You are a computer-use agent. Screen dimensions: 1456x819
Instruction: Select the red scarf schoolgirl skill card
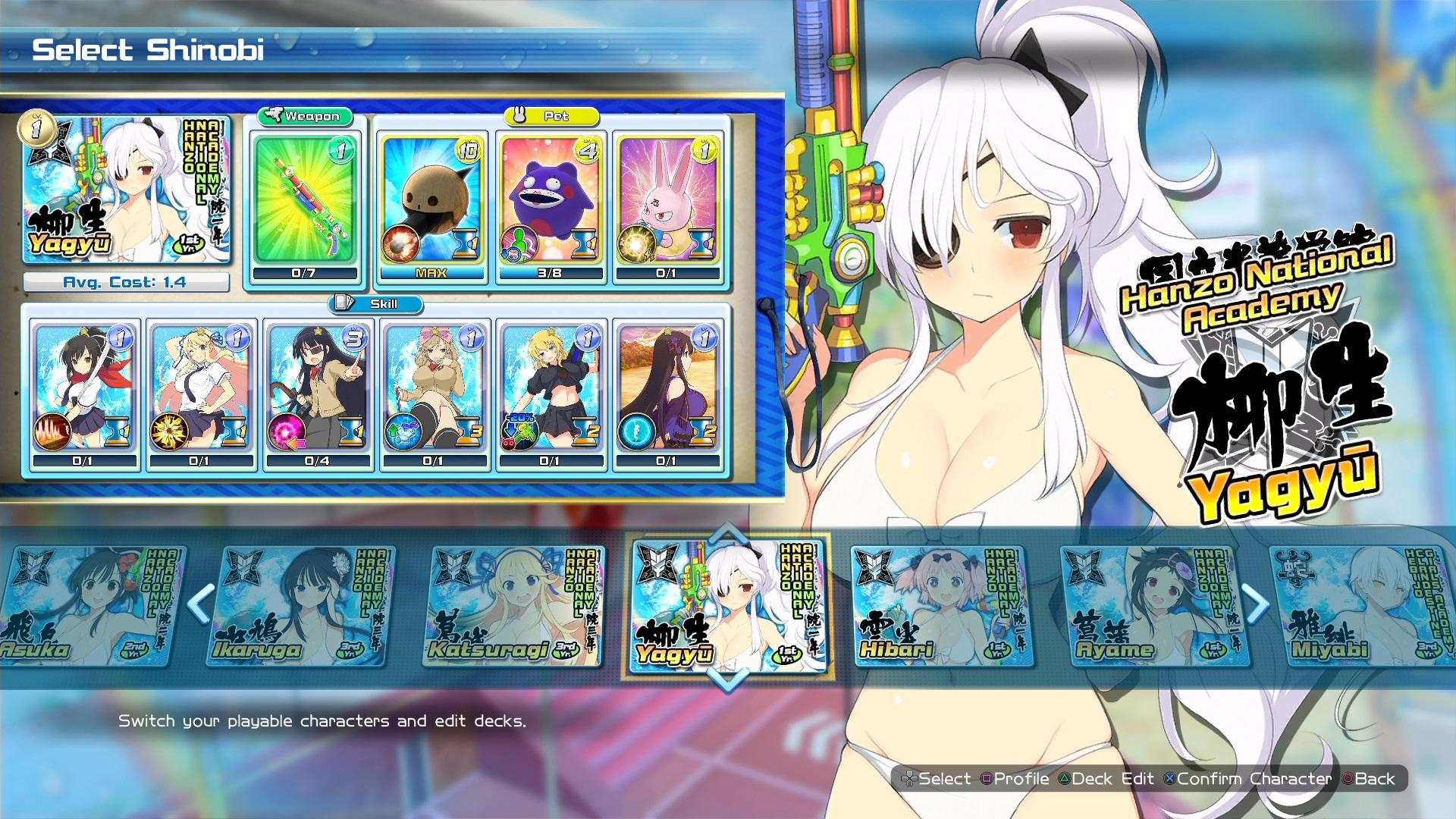coord(83,388)
